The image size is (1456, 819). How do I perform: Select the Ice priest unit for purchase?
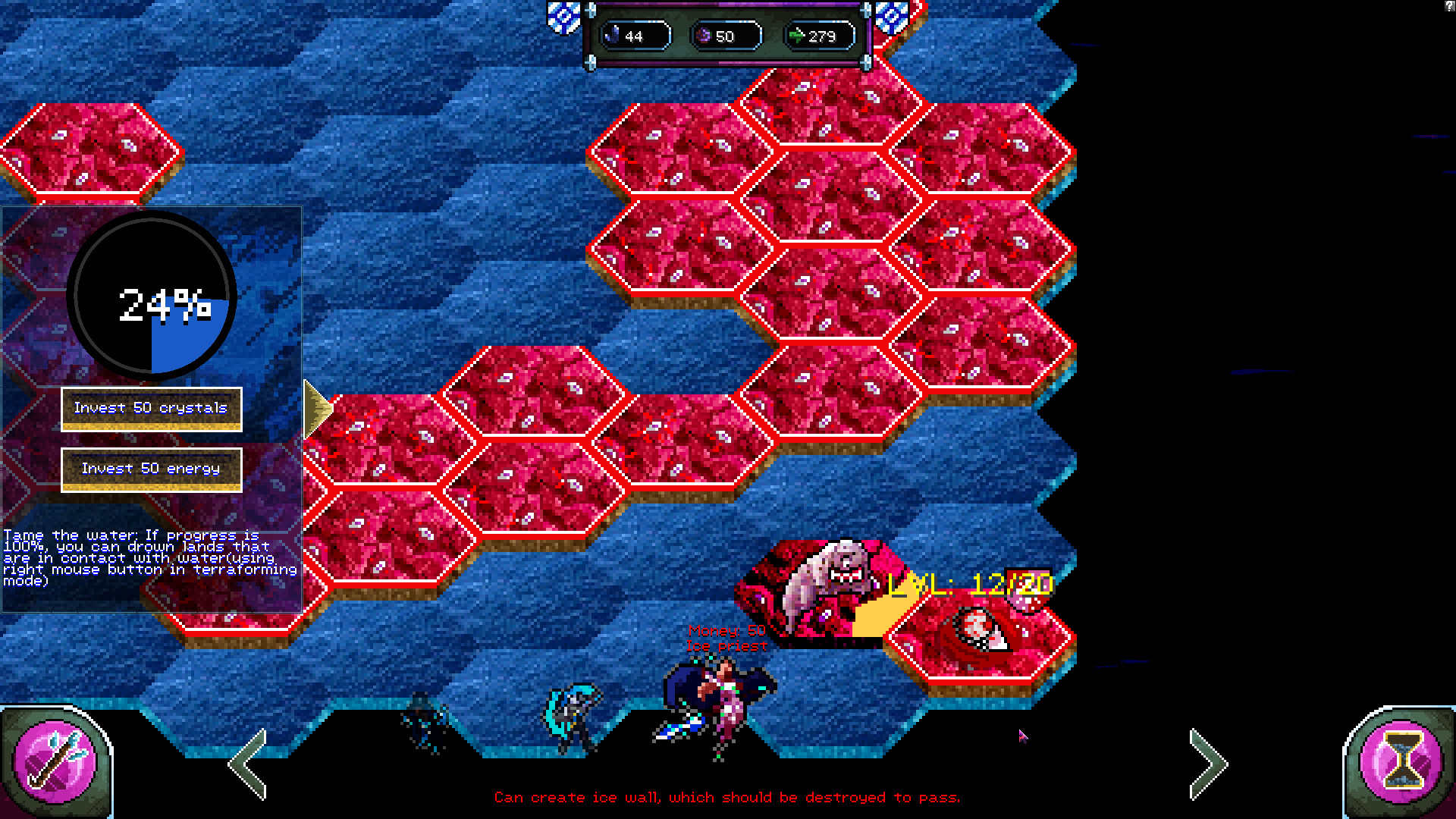coord(717,705)
